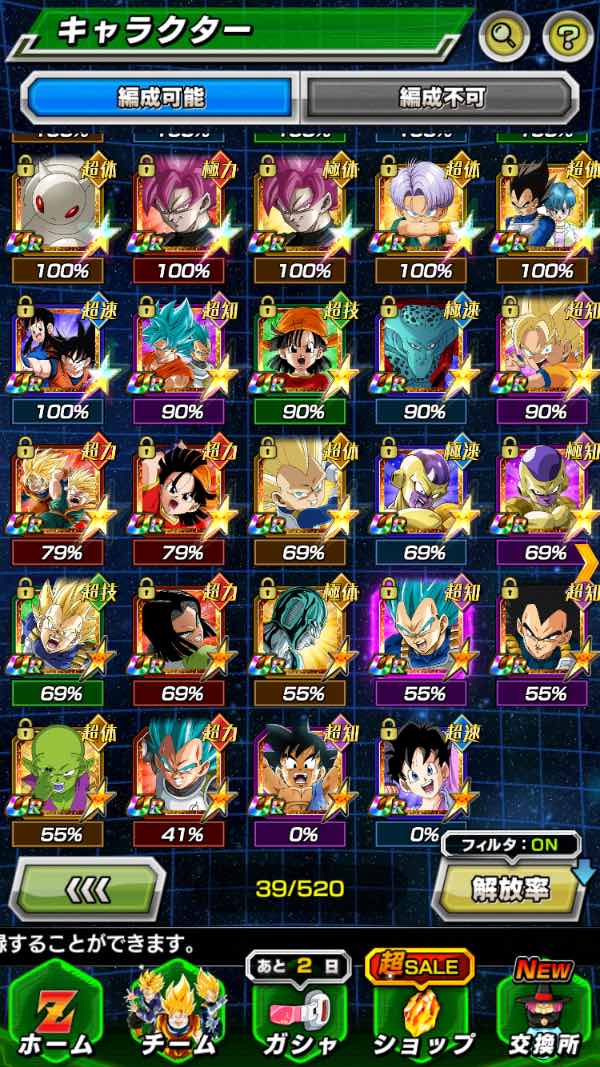600x1067 pixels.
Task: Open the 解放率 sort button
Action: coord(510,887)
